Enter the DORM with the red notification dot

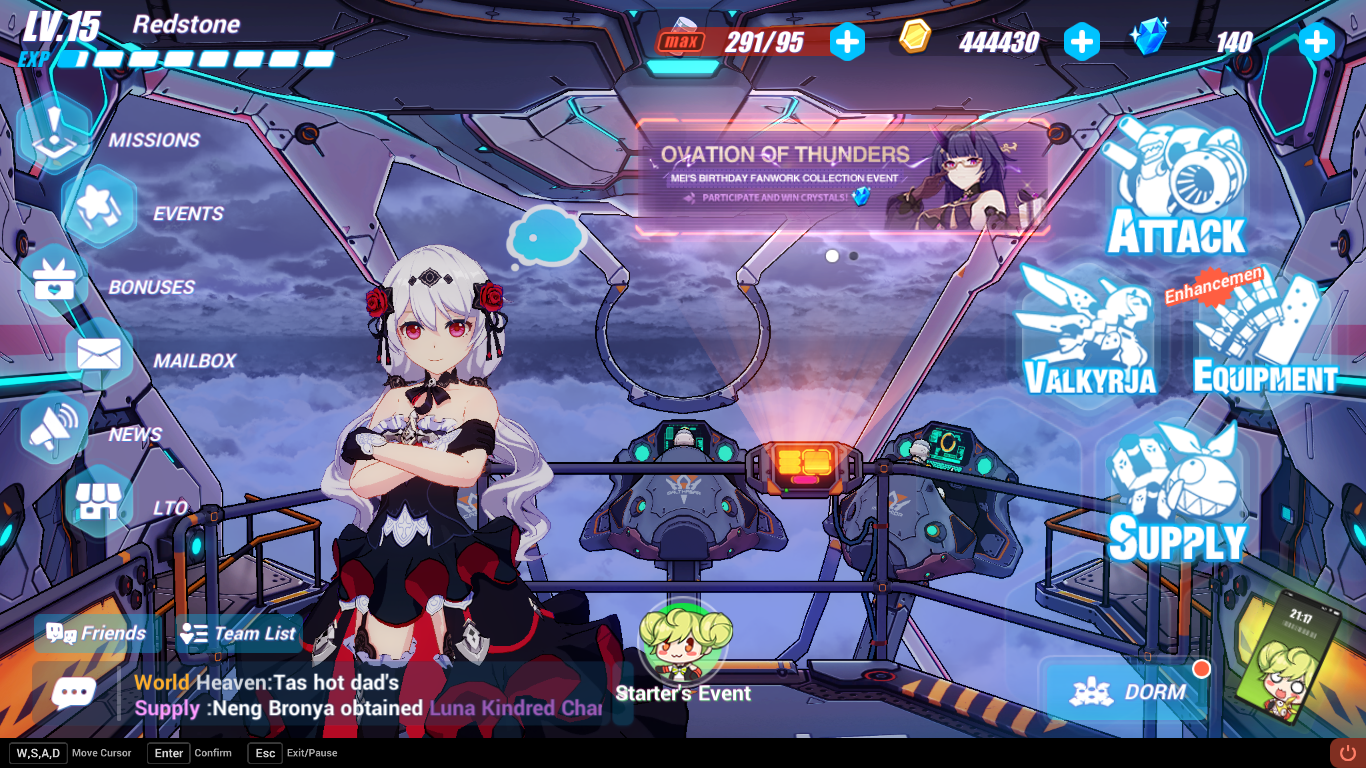(x=1127, y=692)
